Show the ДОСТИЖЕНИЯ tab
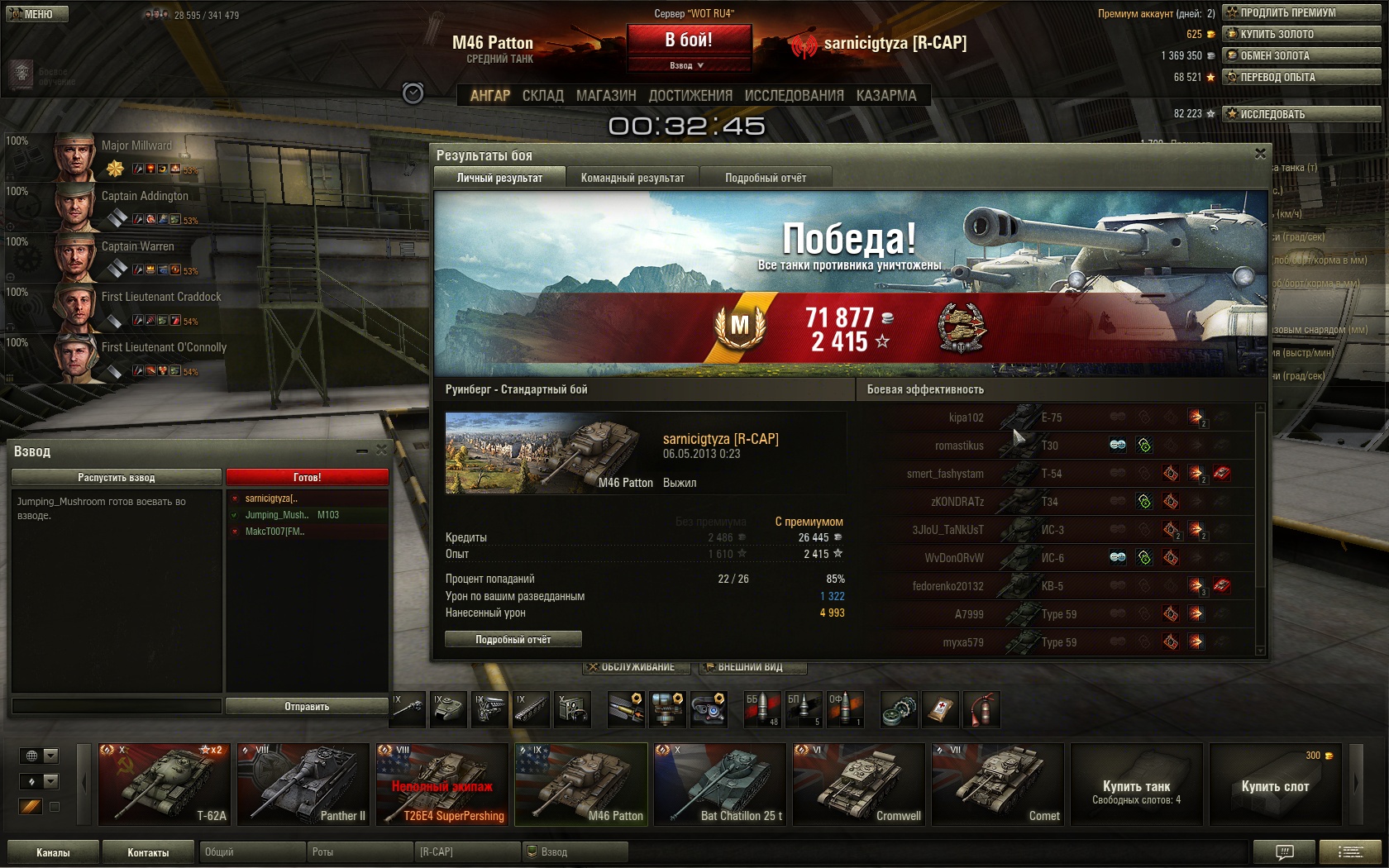 coord(690,96)
